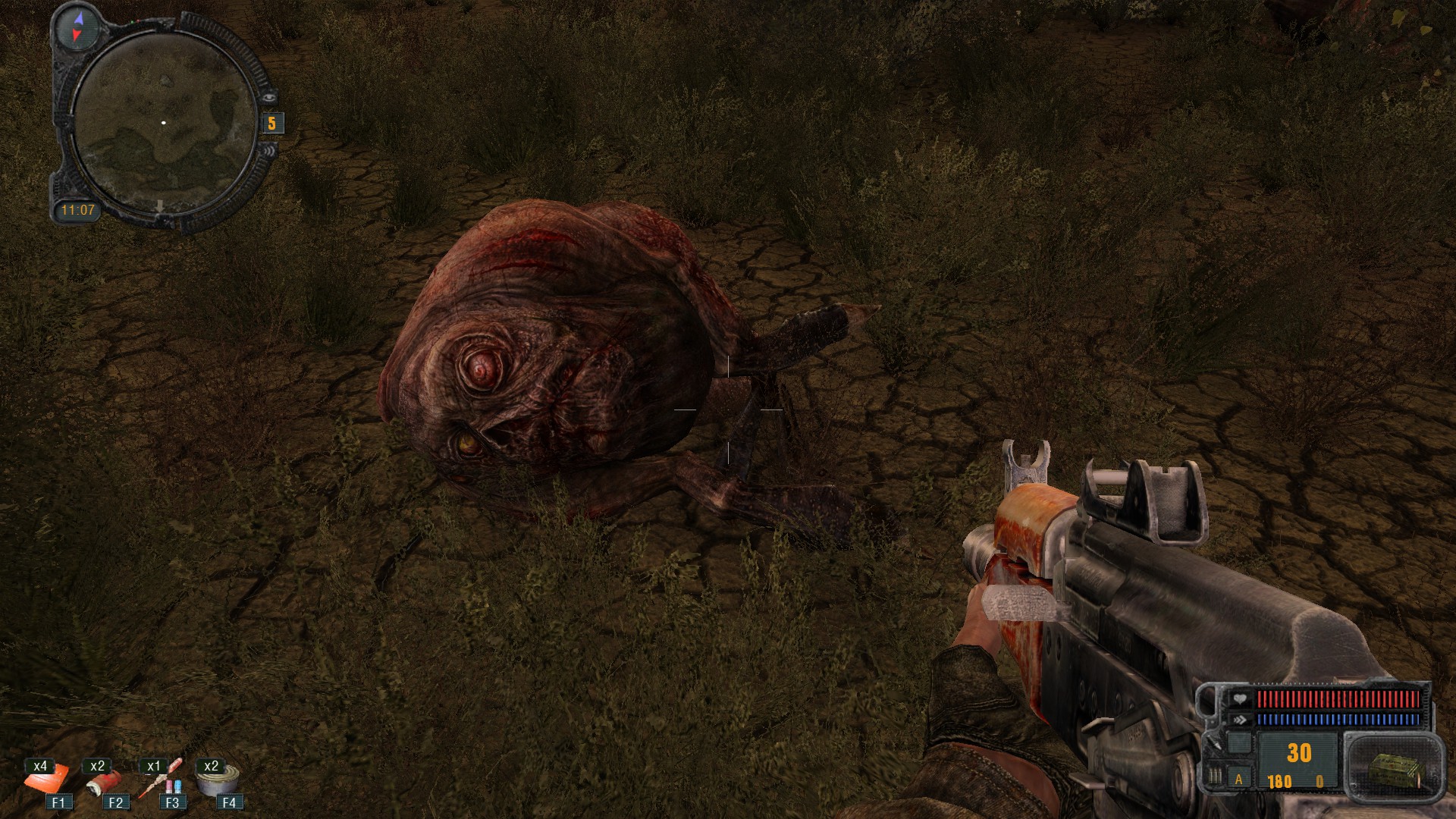Click the circular minimap
The image size is (1456, 819).
pyautogui.click(x=165, y=124)
